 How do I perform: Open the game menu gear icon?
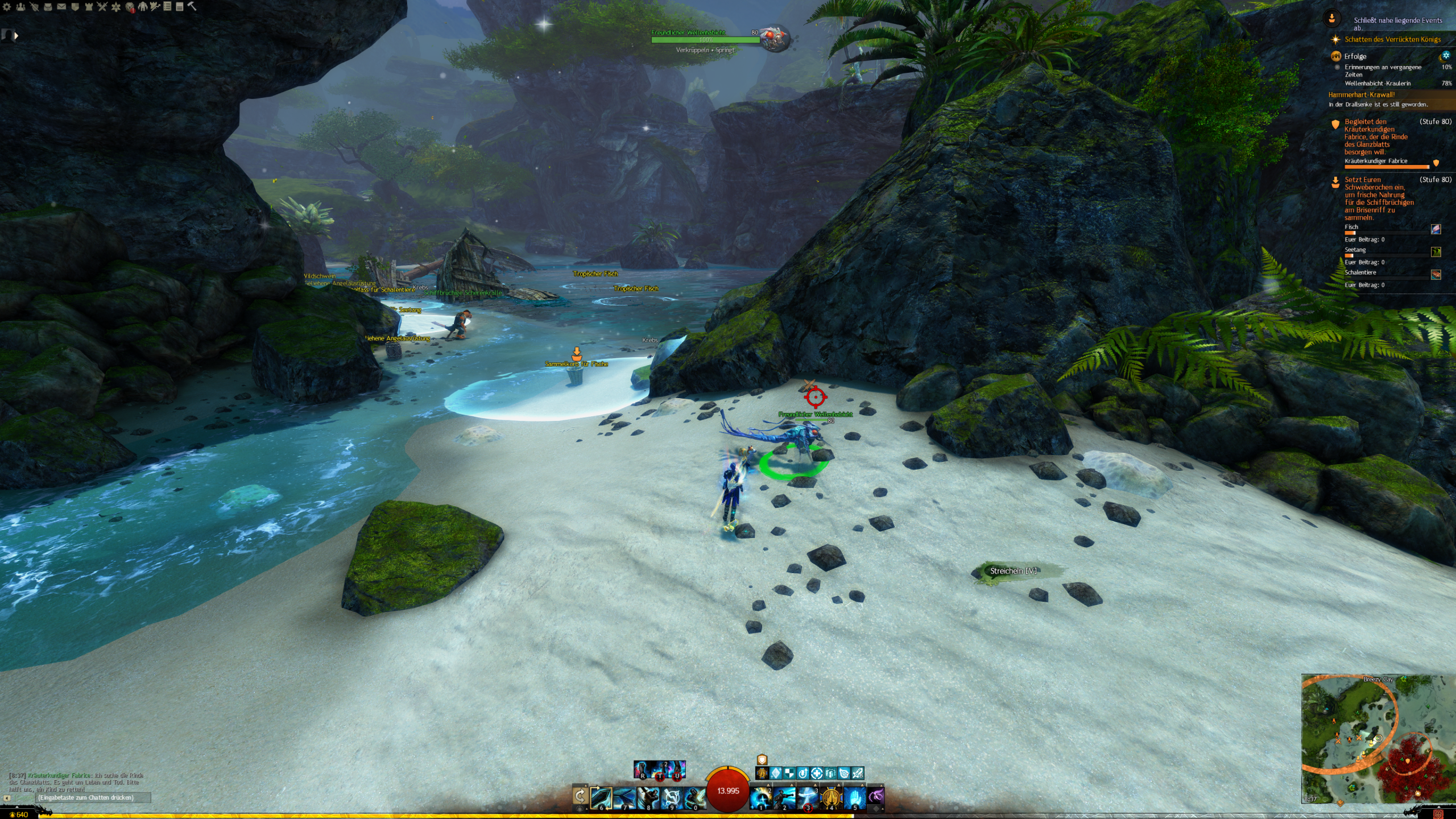pos(7,7)
